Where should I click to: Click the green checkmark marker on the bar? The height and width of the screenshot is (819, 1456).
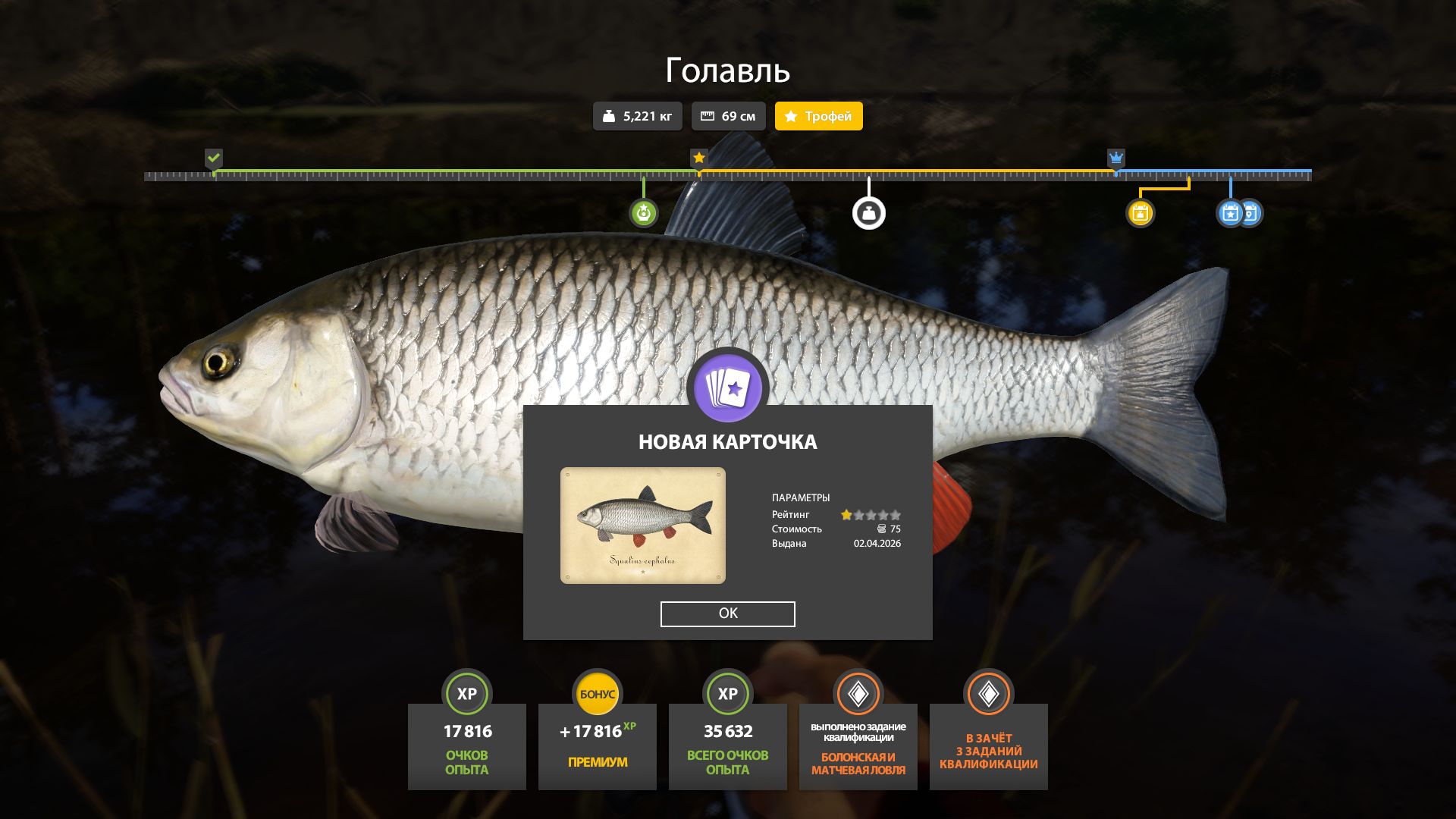coord(215,158)
